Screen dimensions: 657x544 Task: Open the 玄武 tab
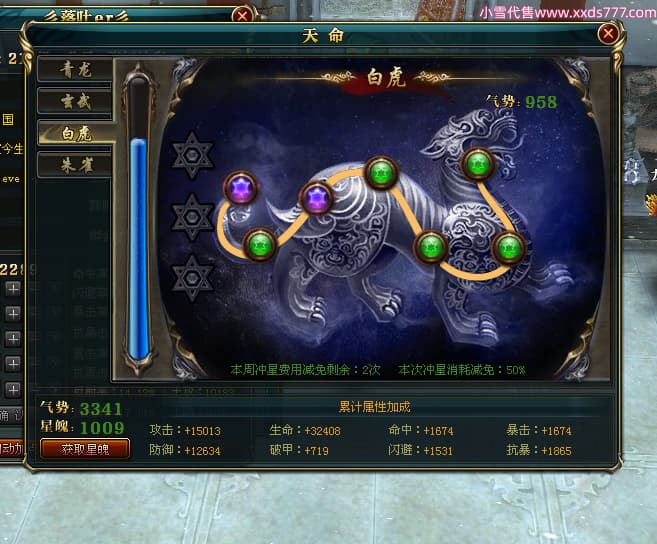(75, 101)
